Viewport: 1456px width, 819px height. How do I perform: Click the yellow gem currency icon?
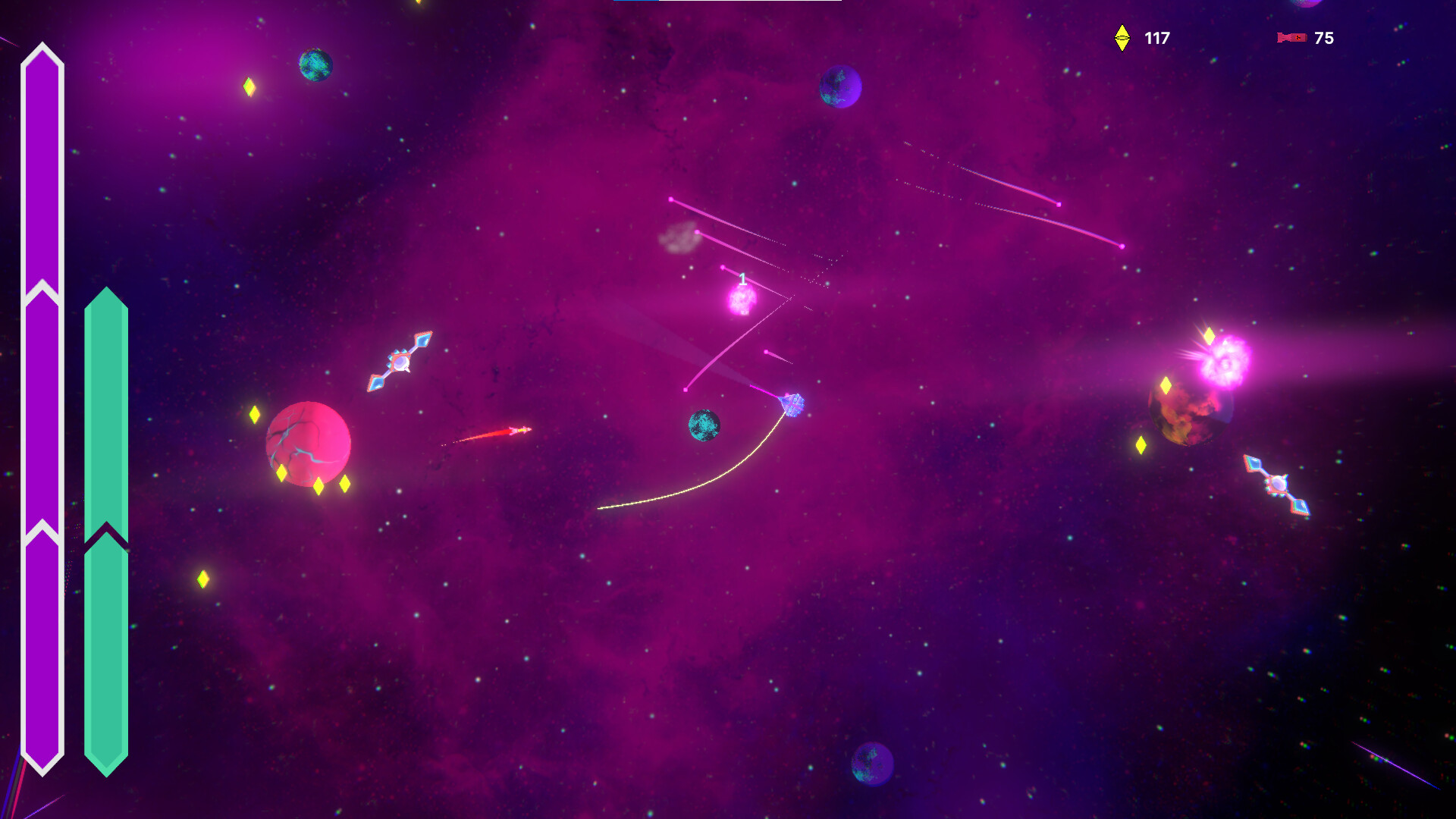tap(1120, 35)
